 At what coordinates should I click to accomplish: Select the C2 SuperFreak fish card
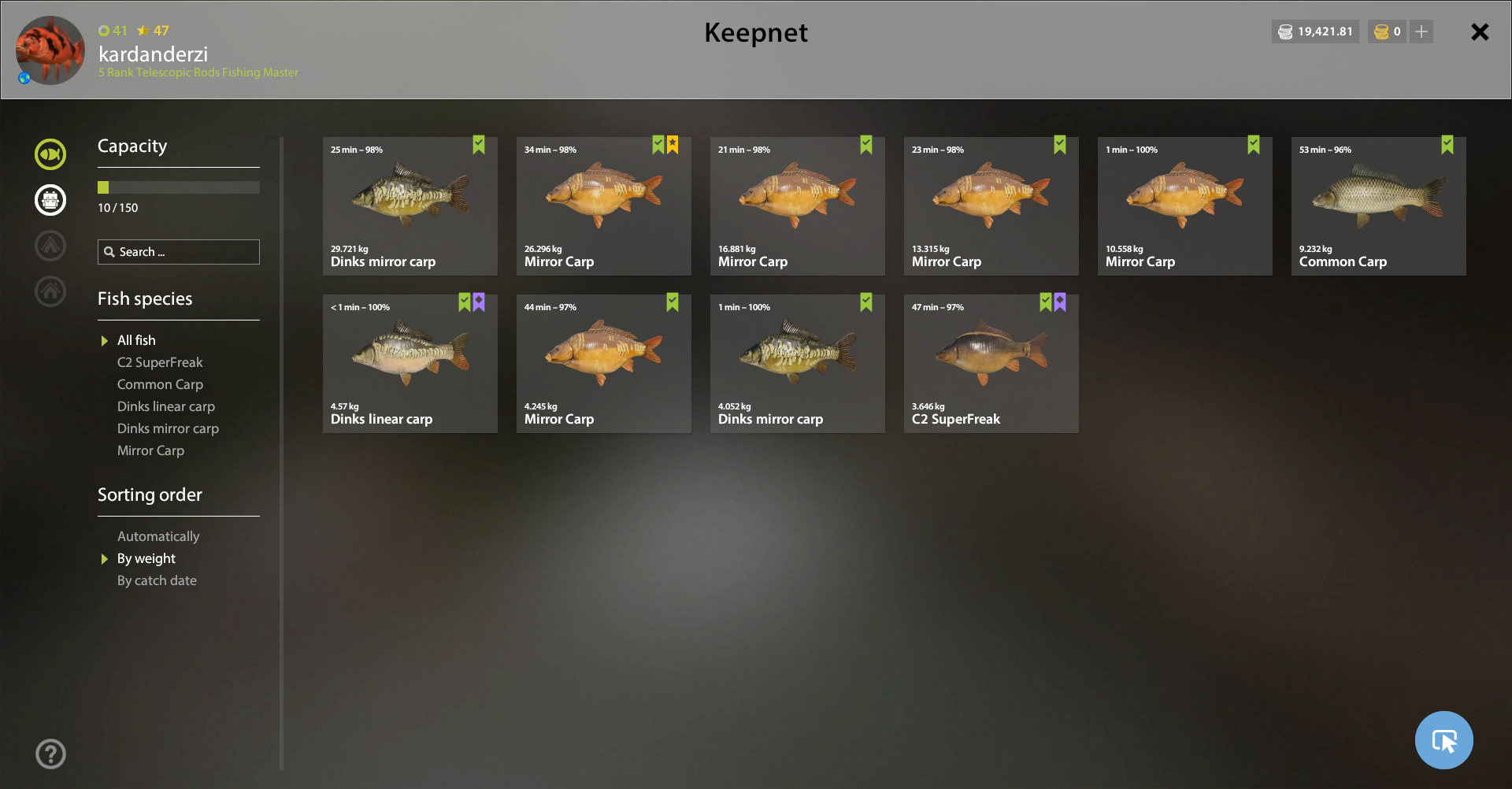(x=991, y=364)
